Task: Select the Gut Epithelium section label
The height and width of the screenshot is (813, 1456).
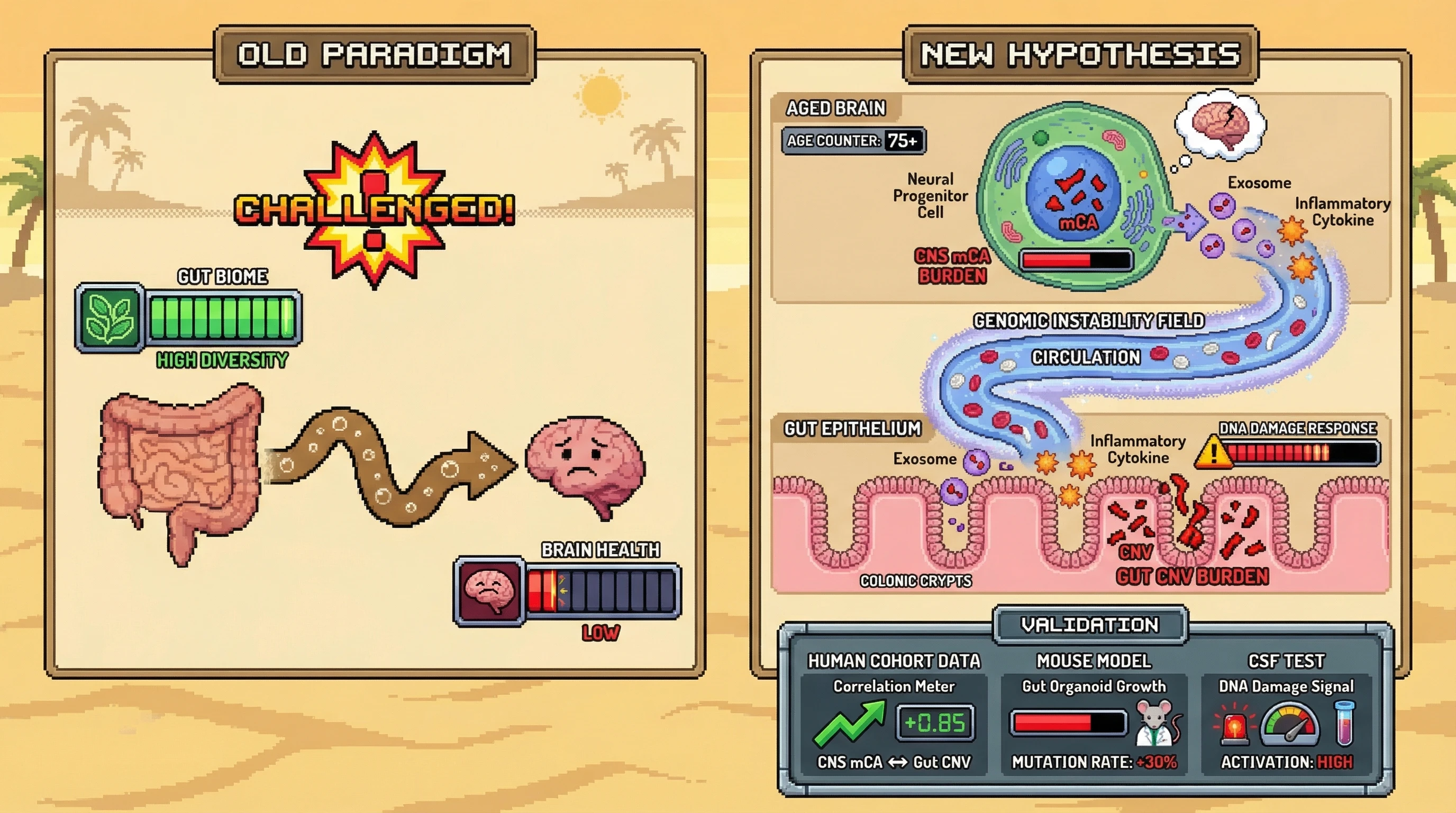Action: [852, 429]
